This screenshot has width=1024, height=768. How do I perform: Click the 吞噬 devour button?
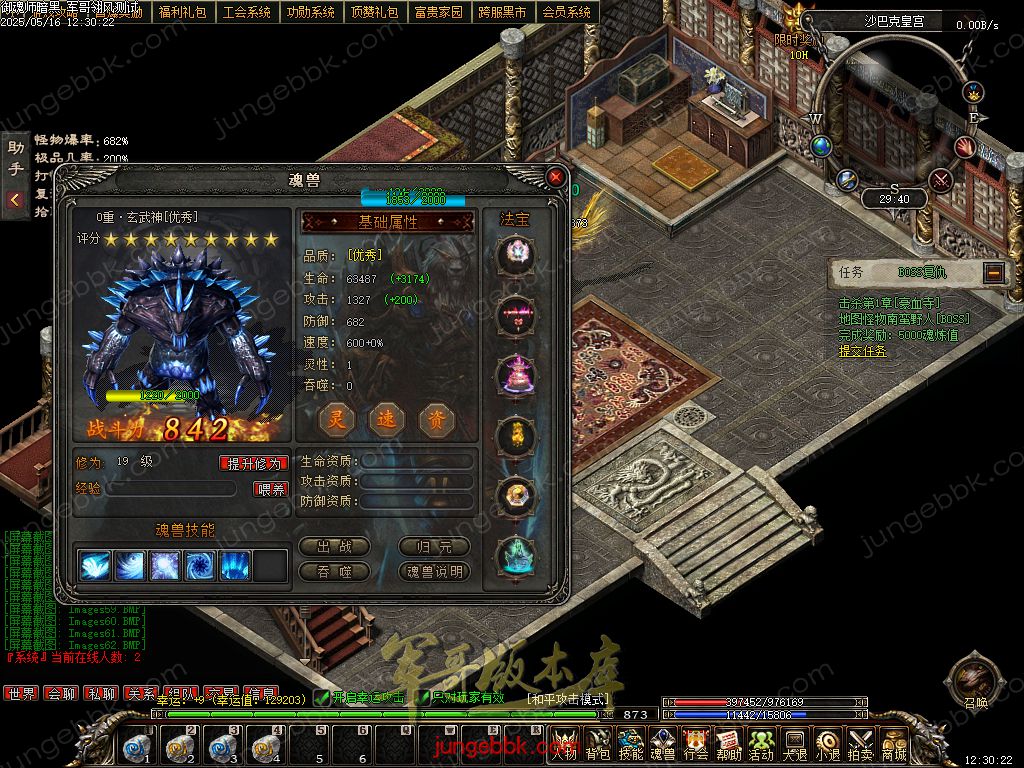pos(334,571)
